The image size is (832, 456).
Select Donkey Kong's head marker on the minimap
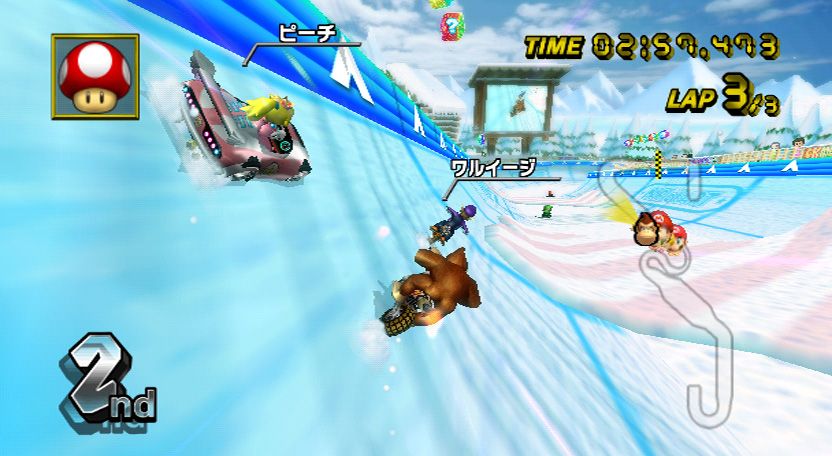[x=648, y=230]
